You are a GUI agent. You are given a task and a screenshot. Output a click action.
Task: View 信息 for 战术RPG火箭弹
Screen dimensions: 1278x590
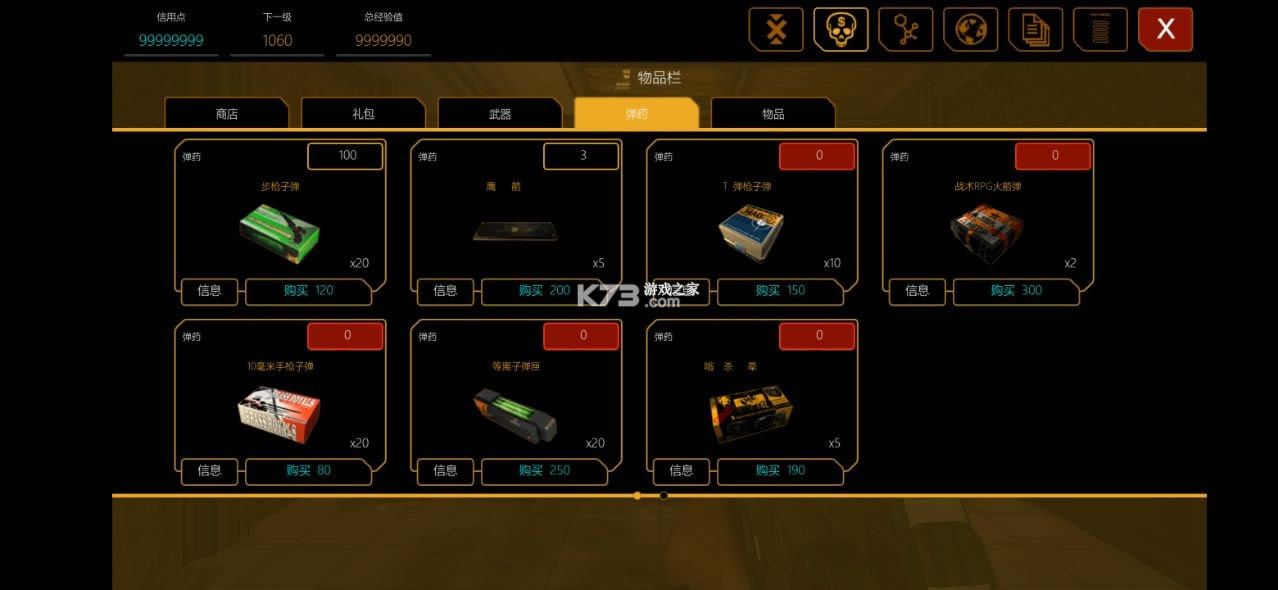point(917,291)
